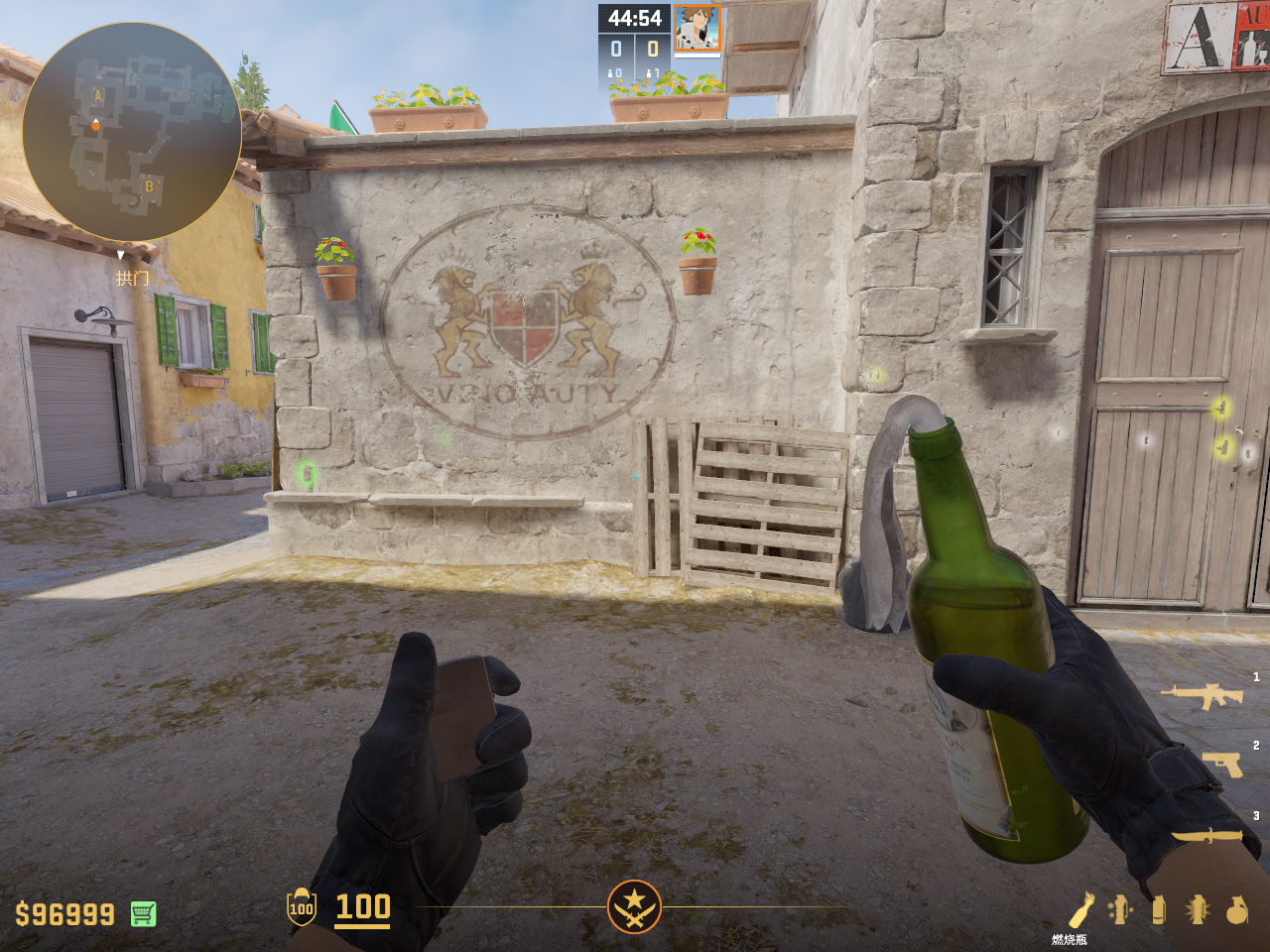Click the circular radar minimap
Screen dimensions: 1270x952
(131, 131)
